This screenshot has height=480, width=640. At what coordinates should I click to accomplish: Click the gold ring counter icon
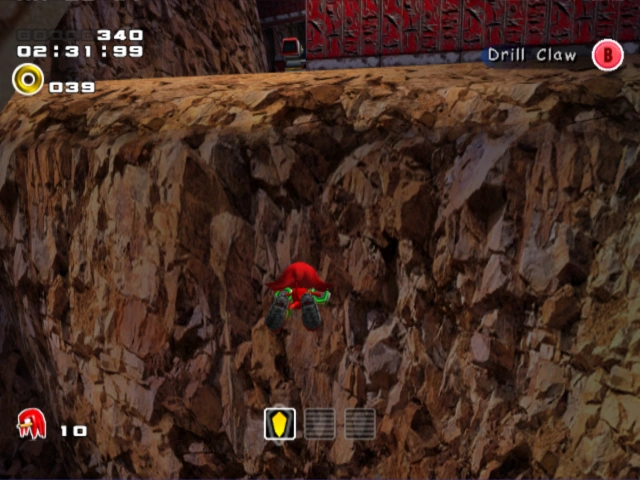[27, 80]
